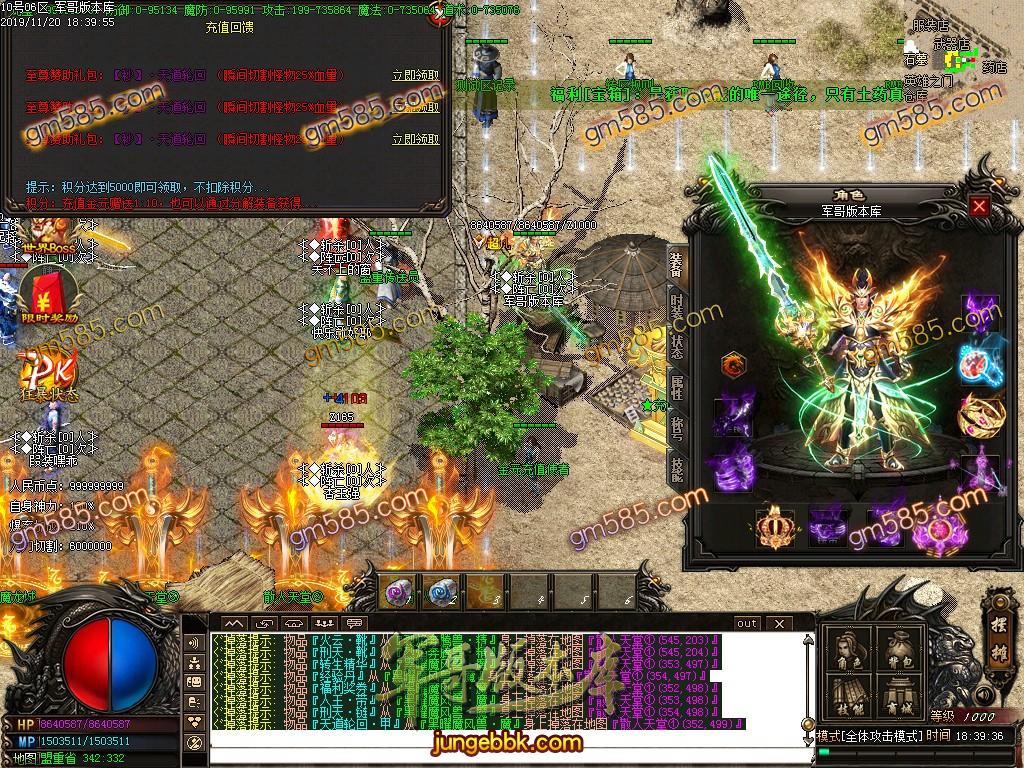Select the golden crown equipment slot
Image resolution: width=1024 pixels, height=768 pixels.
[774, 527]
